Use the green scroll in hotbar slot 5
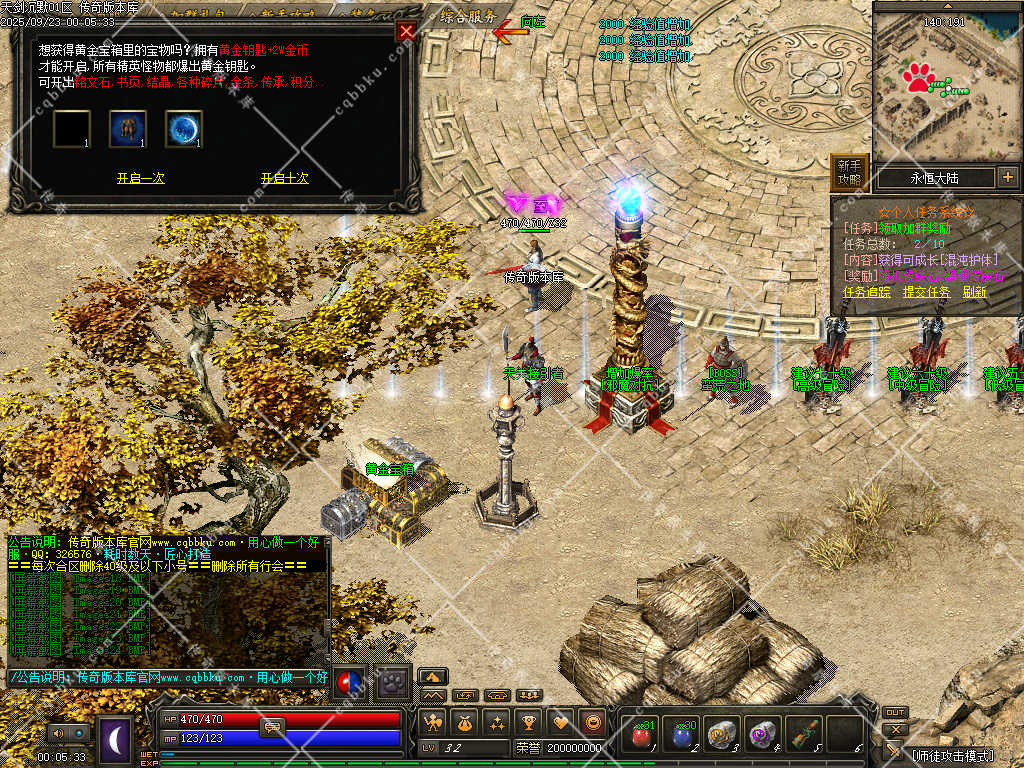The width and height of the screenshot is (1024, 768). point(802,736)
